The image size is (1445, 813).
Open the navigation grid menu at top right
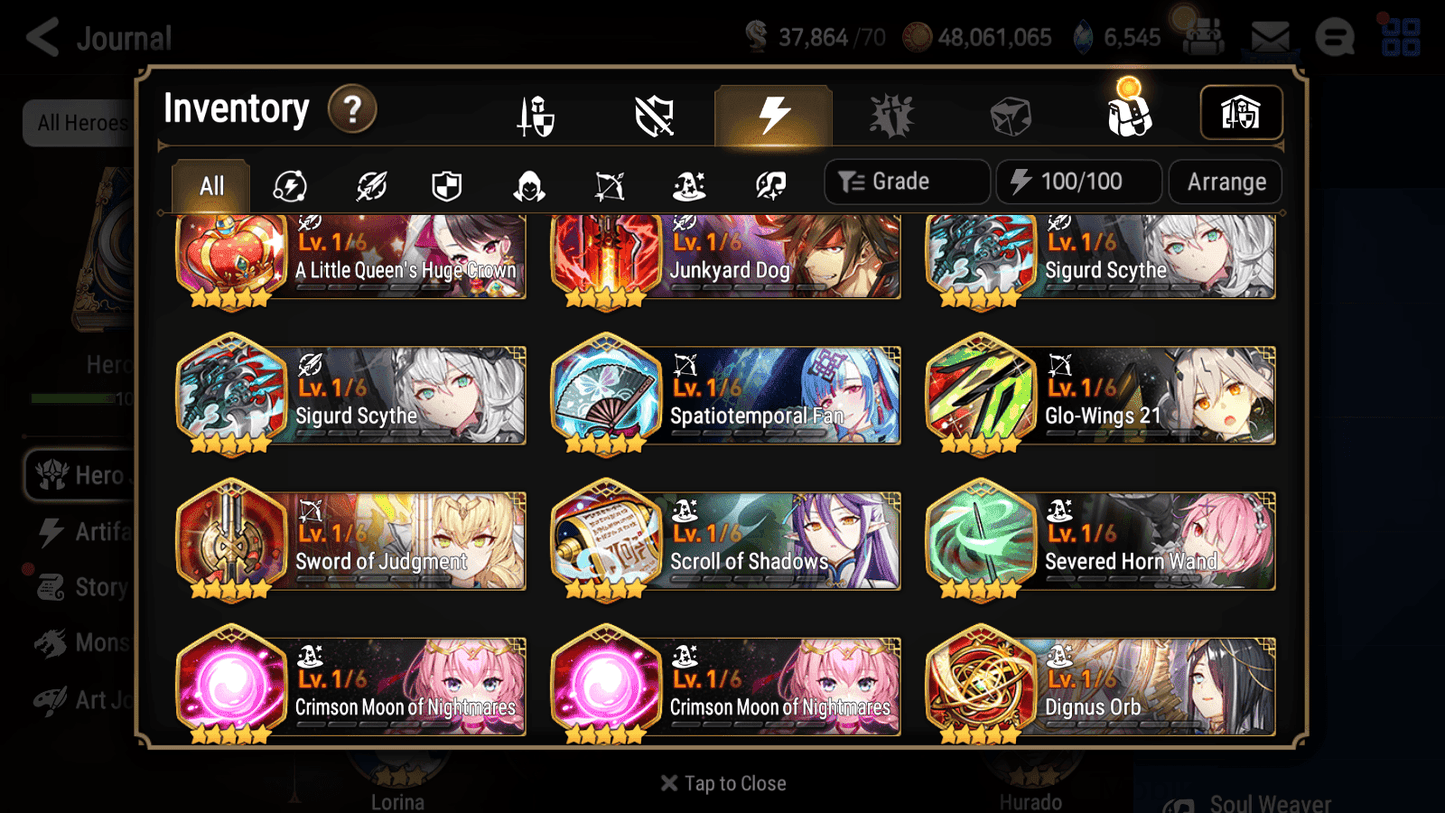pos(1399,36)
